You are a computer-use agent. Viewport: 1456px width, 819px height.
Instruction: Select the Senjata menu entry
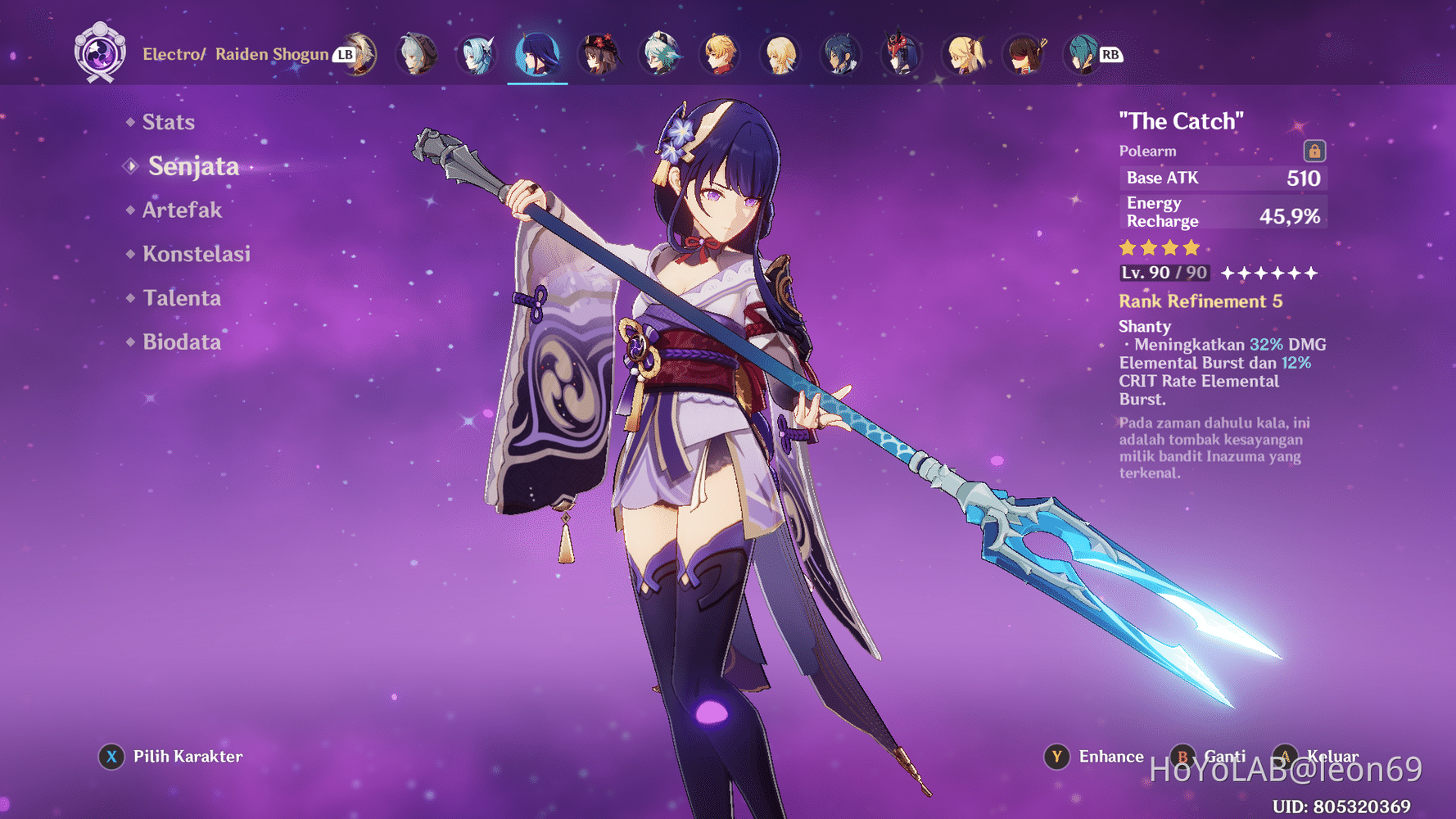(x=193, y=166)
